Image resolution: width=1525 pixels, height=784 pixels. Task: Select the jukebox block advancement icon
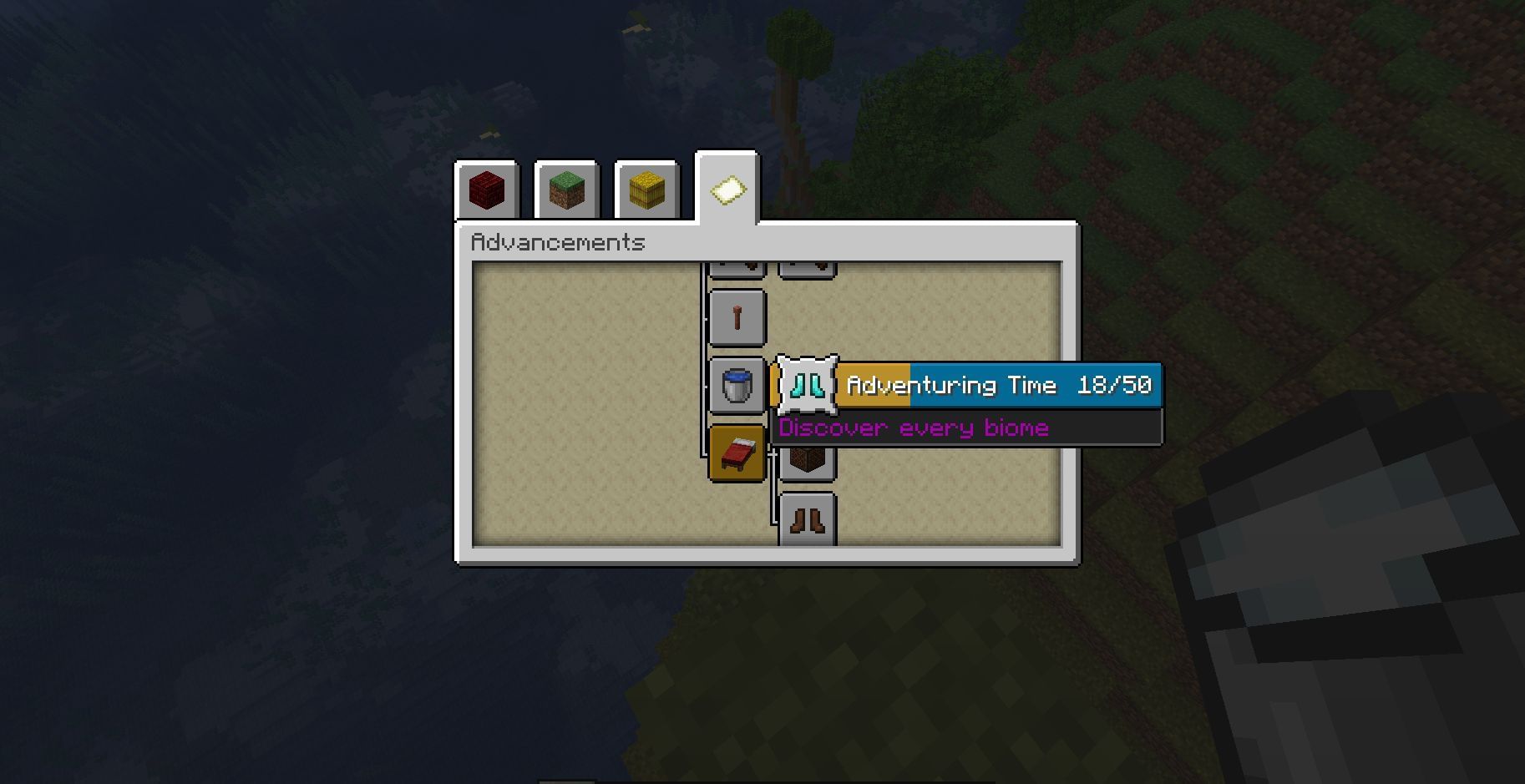(806, 458)
